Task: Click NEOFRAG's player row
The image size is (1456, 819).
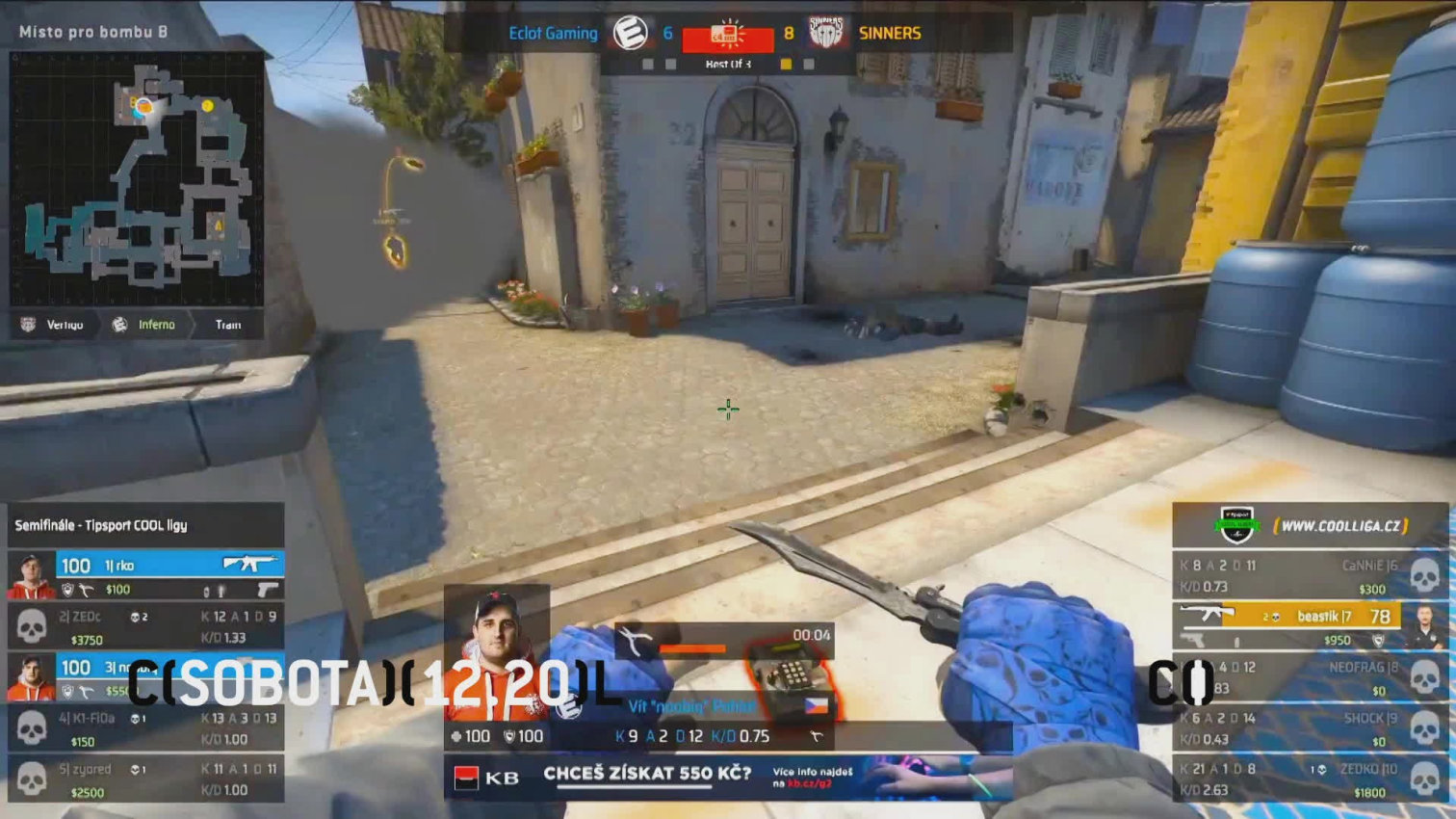Action: (x=1310, y=677)
